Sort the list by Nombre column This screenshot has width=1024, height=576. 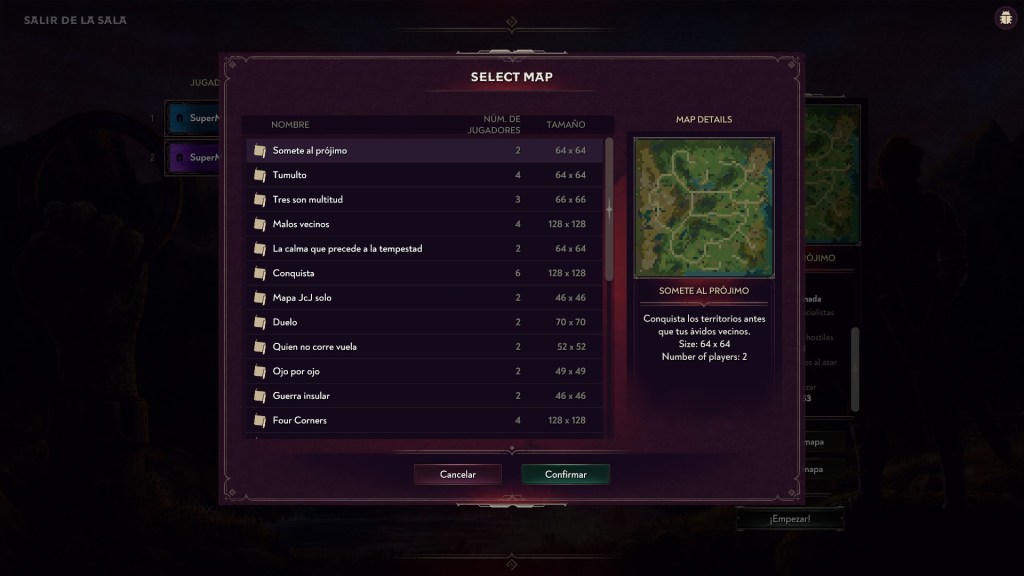click(290, 125)
